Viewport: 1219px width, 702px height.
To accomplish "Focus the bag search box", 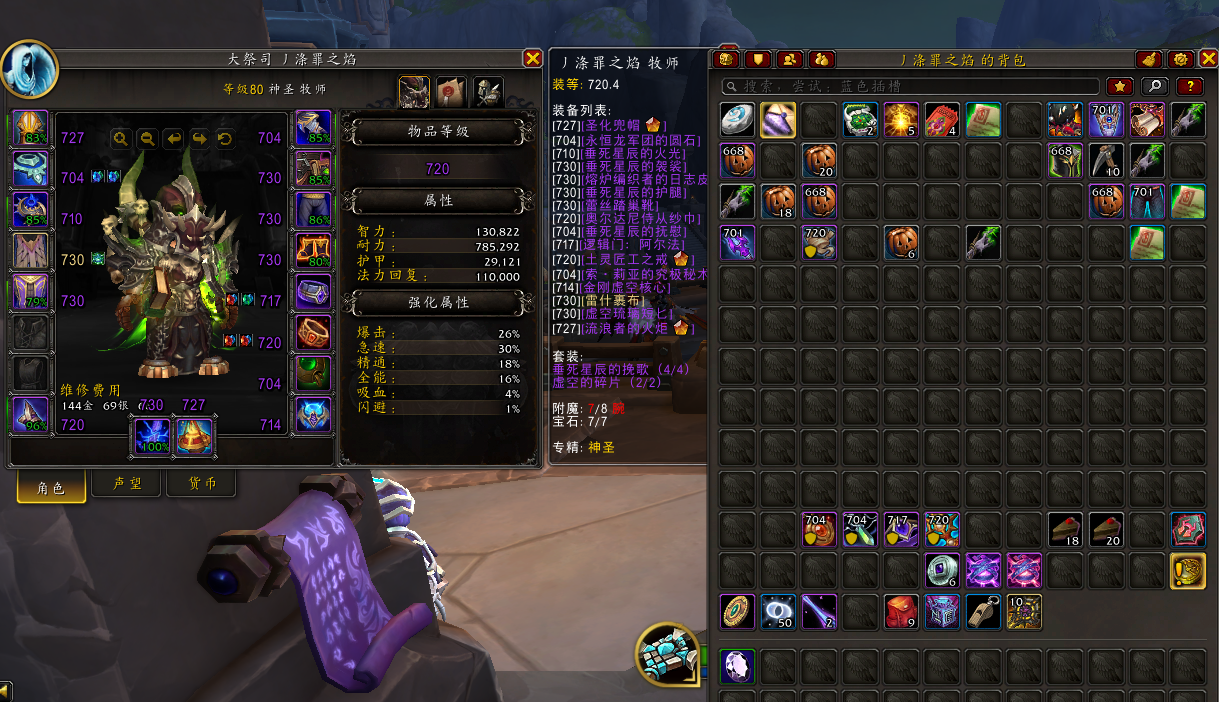I will (x=910, y=87).
